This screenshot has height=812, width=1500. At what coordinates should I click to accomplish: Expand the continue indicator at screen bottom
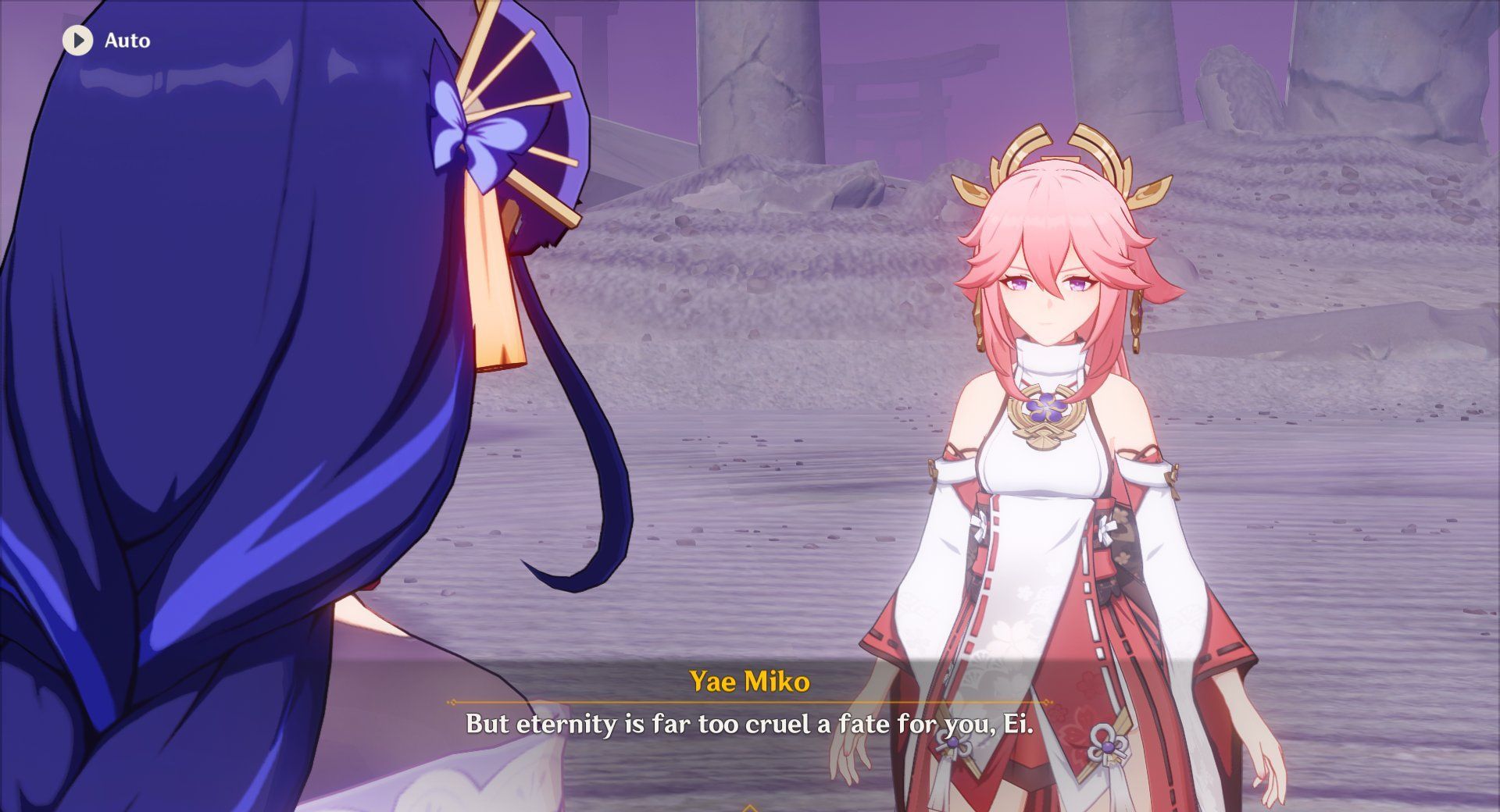tap(750, 806)
